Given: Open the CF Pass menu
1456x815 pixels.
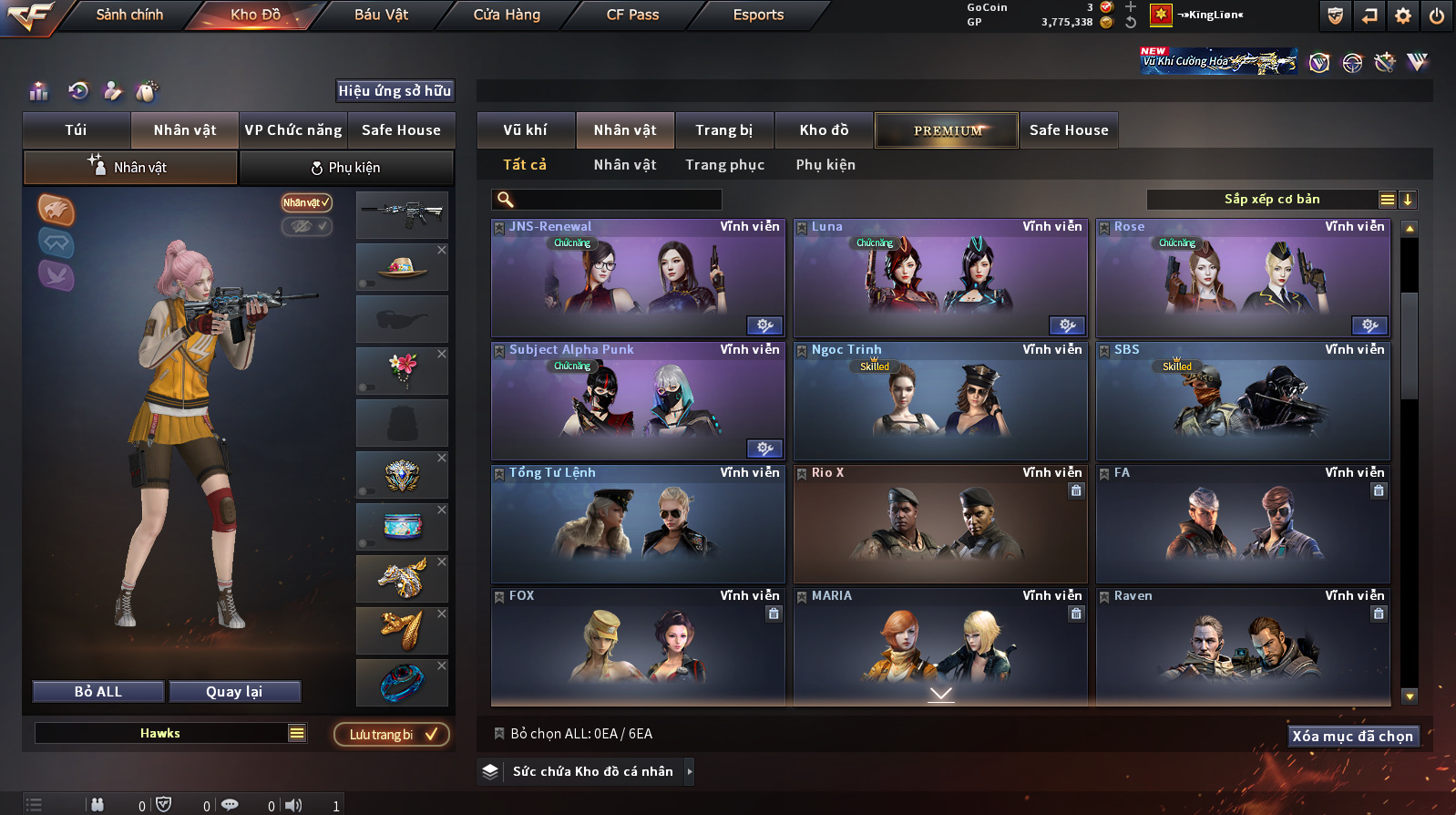Looking at the screenshot, I should [632, 15].
